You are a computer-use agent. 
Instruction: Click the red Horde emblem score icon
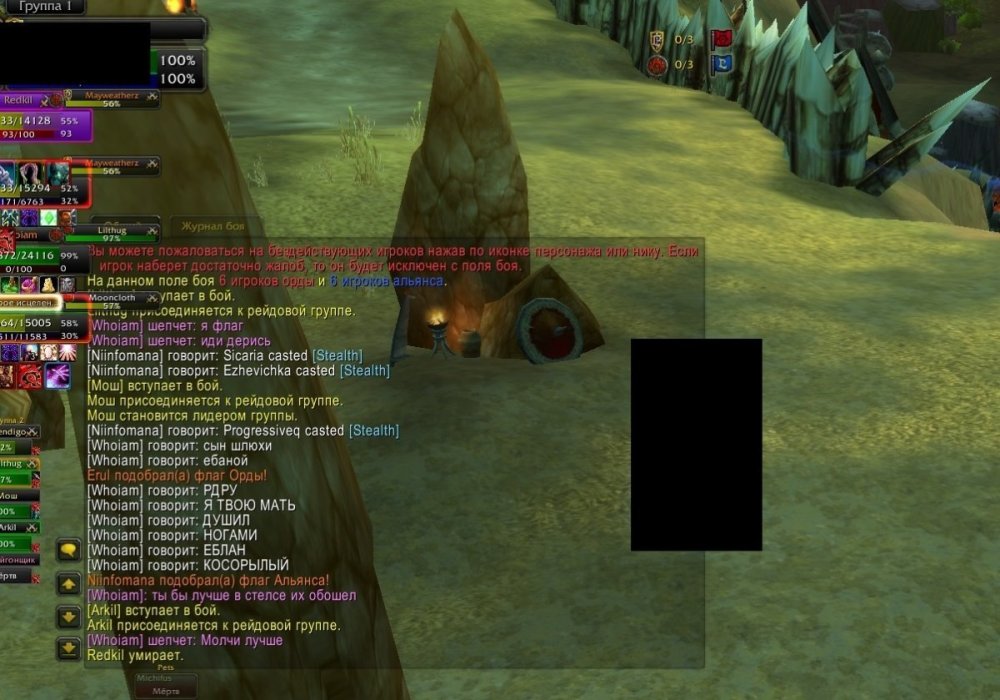[x=657, y=66]
